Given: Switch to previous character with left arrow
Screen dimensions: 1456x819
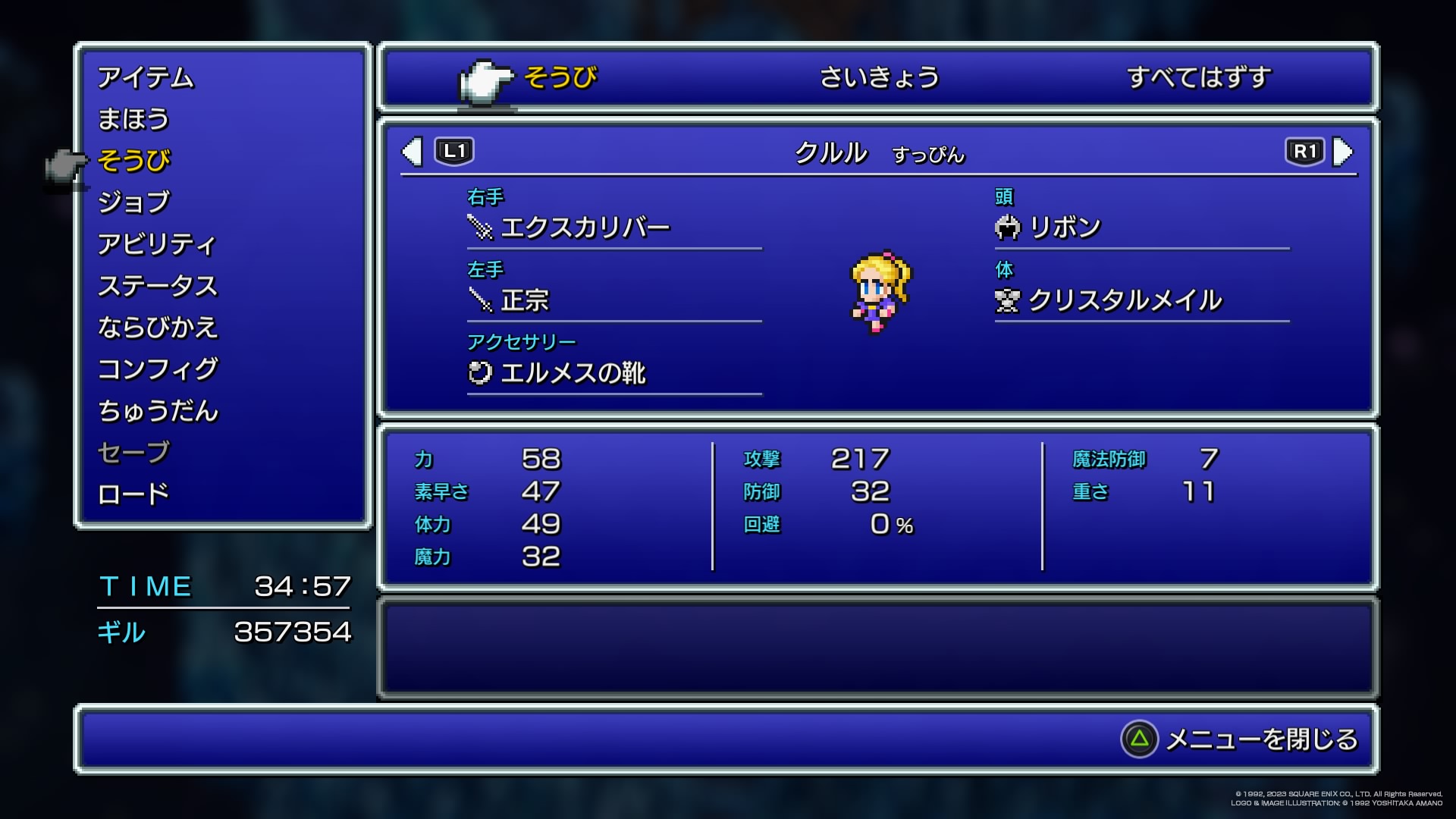Looking at the screenshot, I should coord(413,152).
